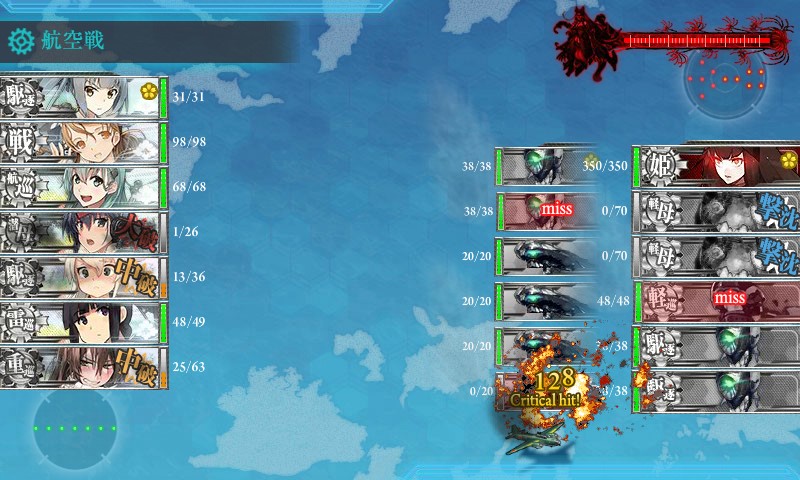Select the moderately damaged heavy cruiser (重巡) card
This screenshot has width=800, height=480.
pos(80,367)
